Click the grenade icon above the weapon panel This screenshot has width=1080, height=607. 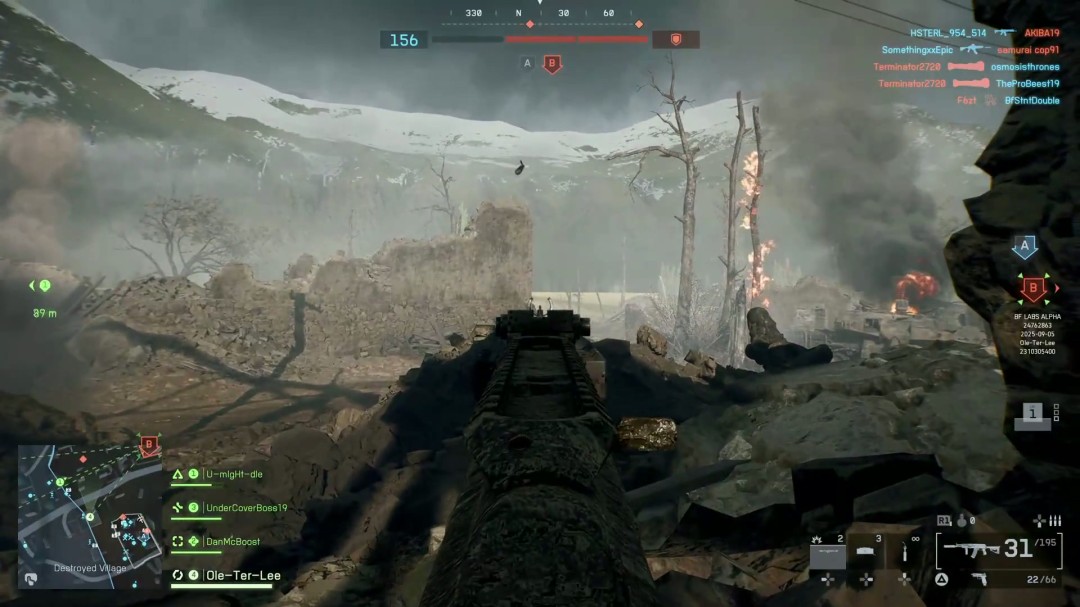(961, 520)
